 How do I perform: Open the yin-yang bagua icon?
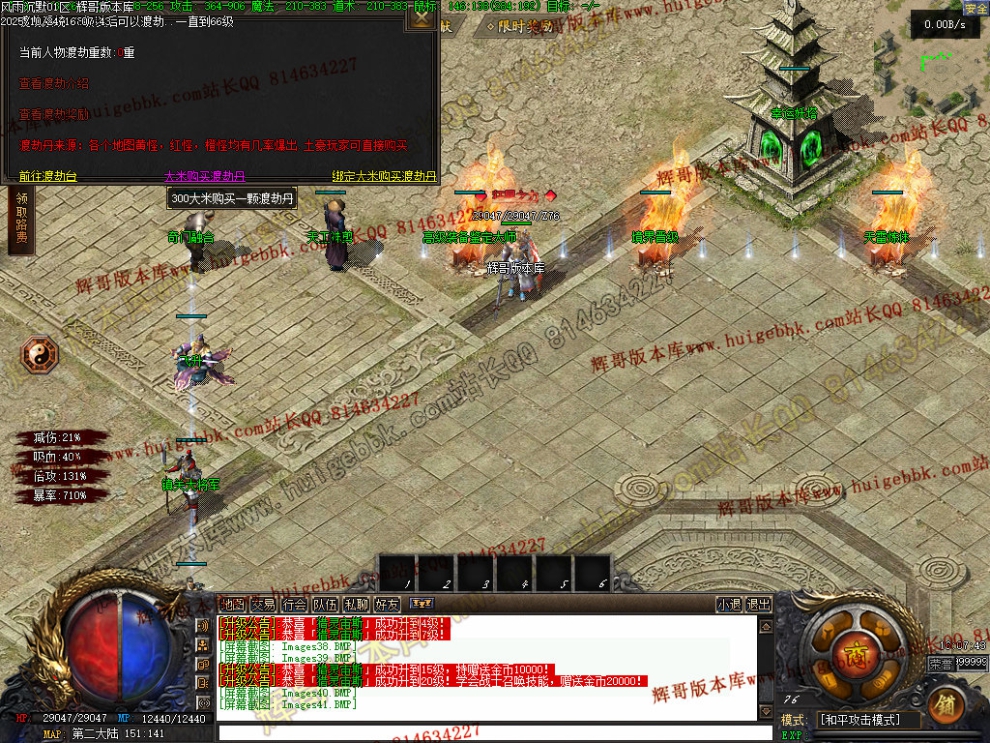tap(41, 353)
